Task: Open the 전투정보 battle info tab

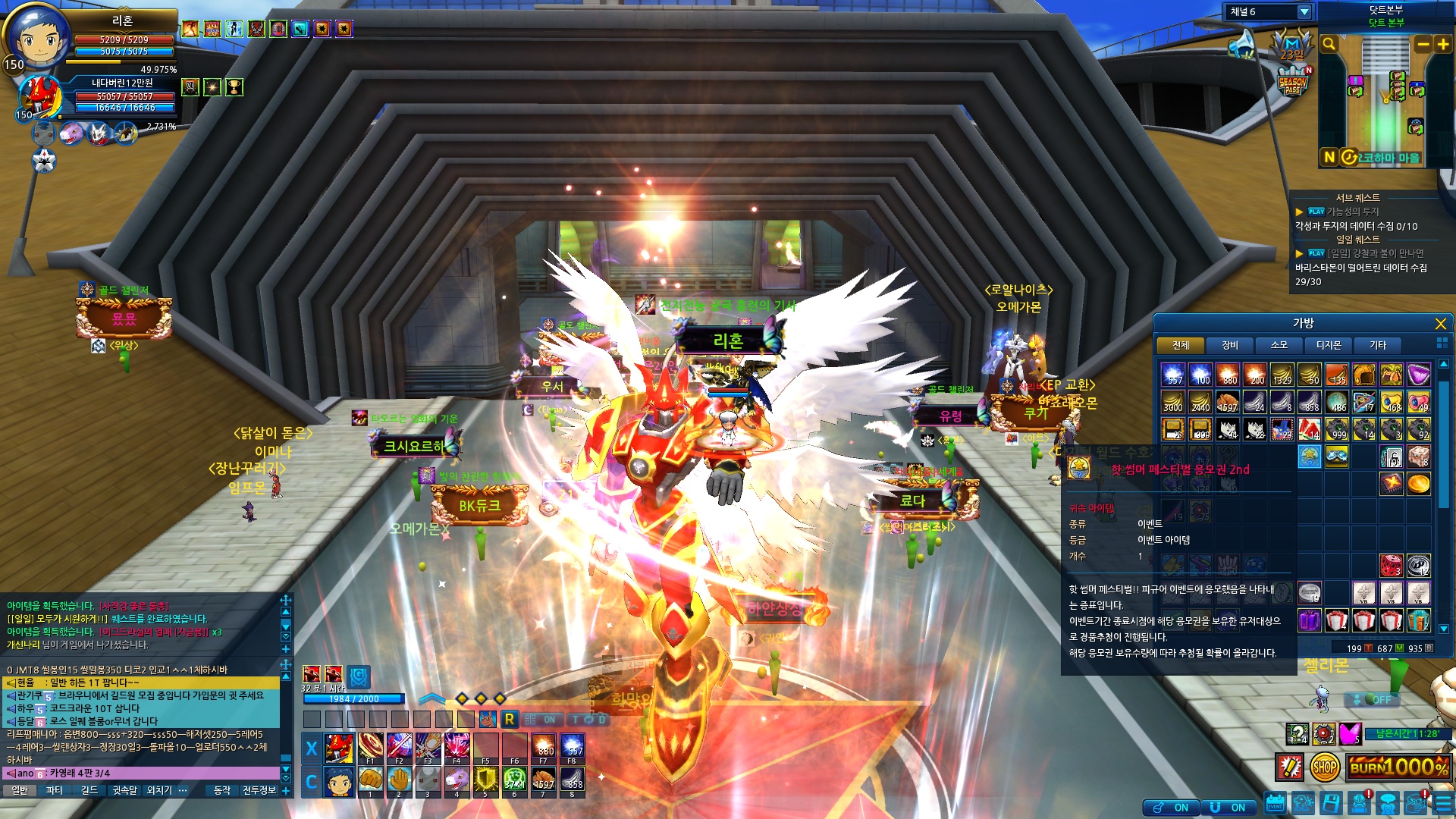Action: pos(259,790)
